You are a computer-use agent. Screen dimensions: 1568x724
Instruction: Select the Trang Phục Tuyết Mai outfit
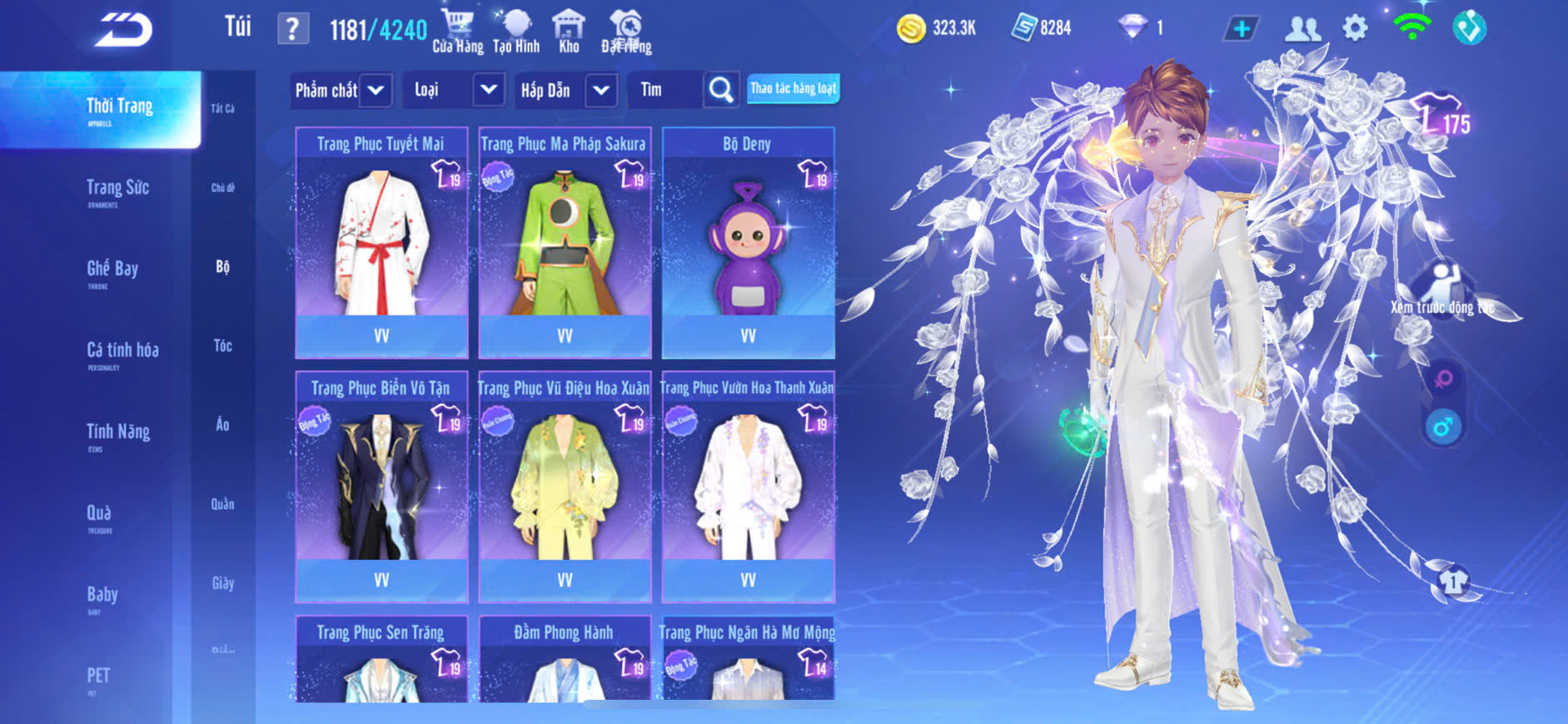click(381, 242)
